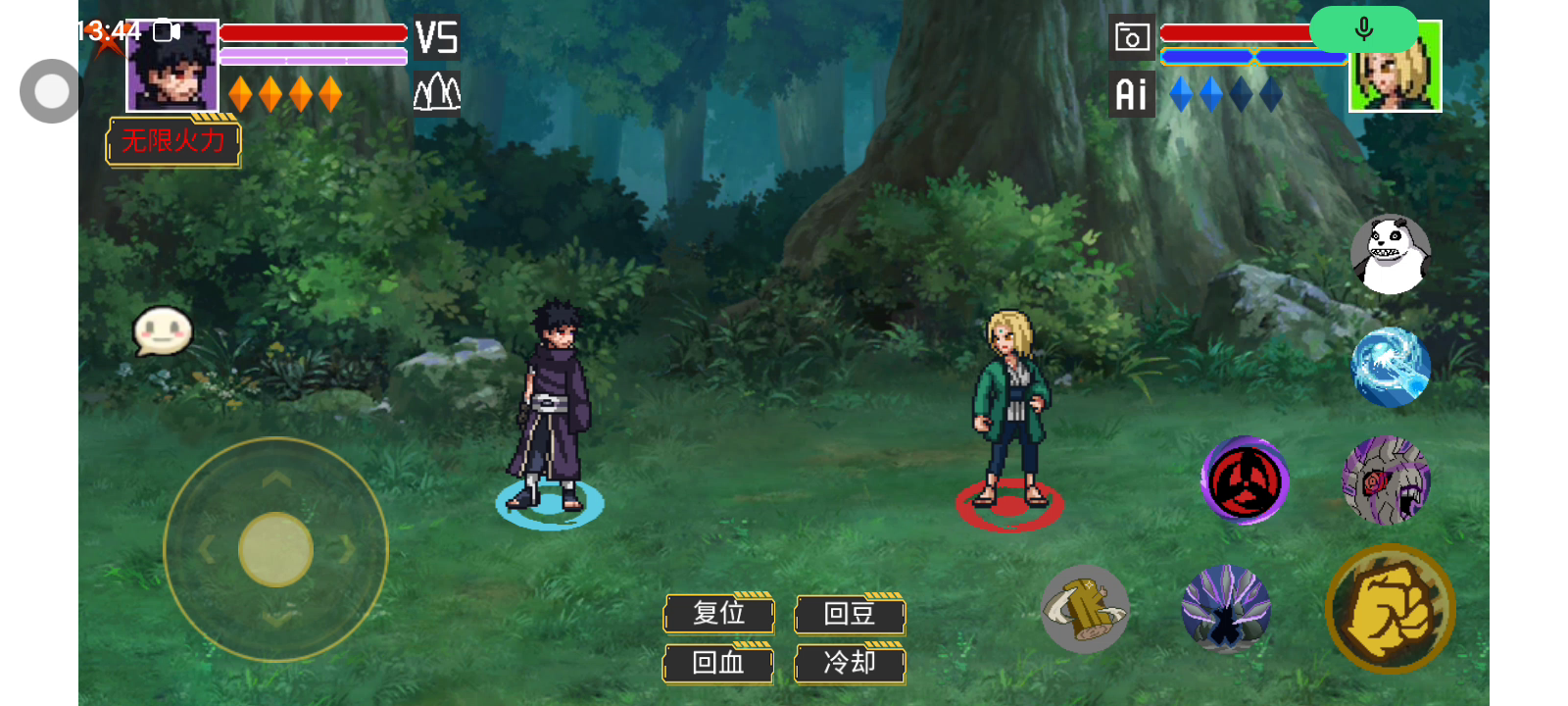Use the wooden log substitution technique
This screenshot has height=706, width=1568.
pyautogui.click(x=1084, y=609)
